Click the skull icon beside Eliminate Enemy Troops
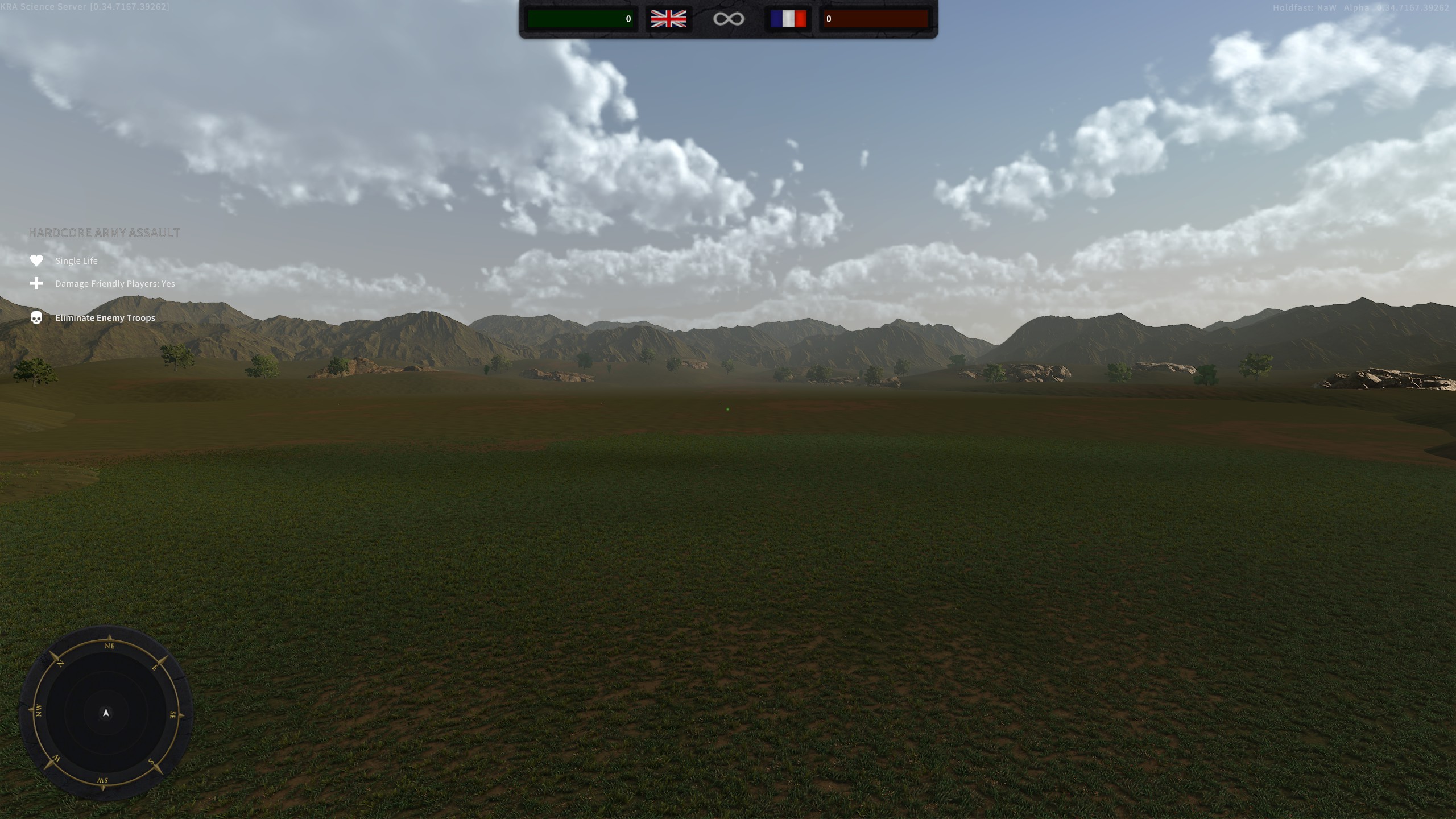The width and height of the screenshot is (1456, 819). (36, 318)
